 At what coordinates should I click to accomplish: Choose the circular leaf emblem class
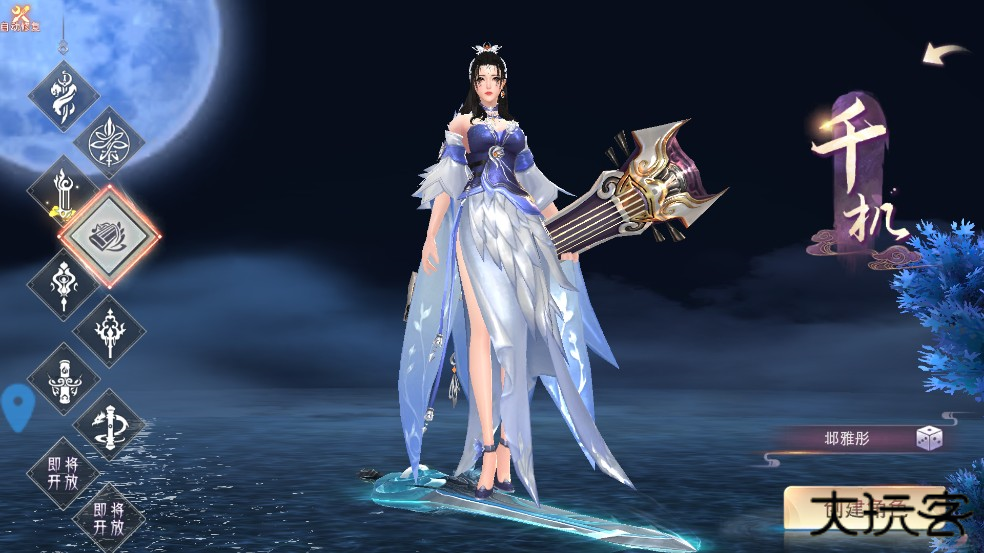(x=108, y=143)
